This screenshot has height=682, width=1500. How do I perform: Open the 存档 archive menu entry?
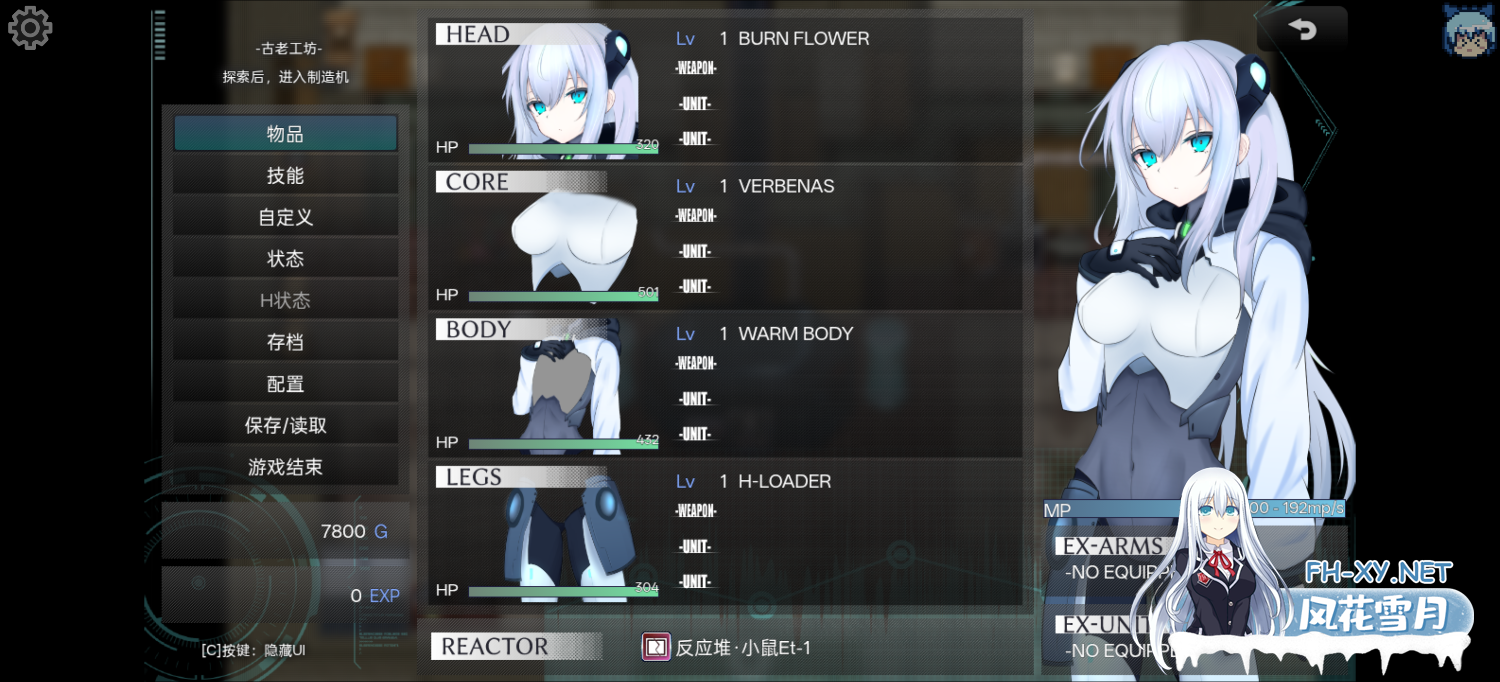click(285, 342)
